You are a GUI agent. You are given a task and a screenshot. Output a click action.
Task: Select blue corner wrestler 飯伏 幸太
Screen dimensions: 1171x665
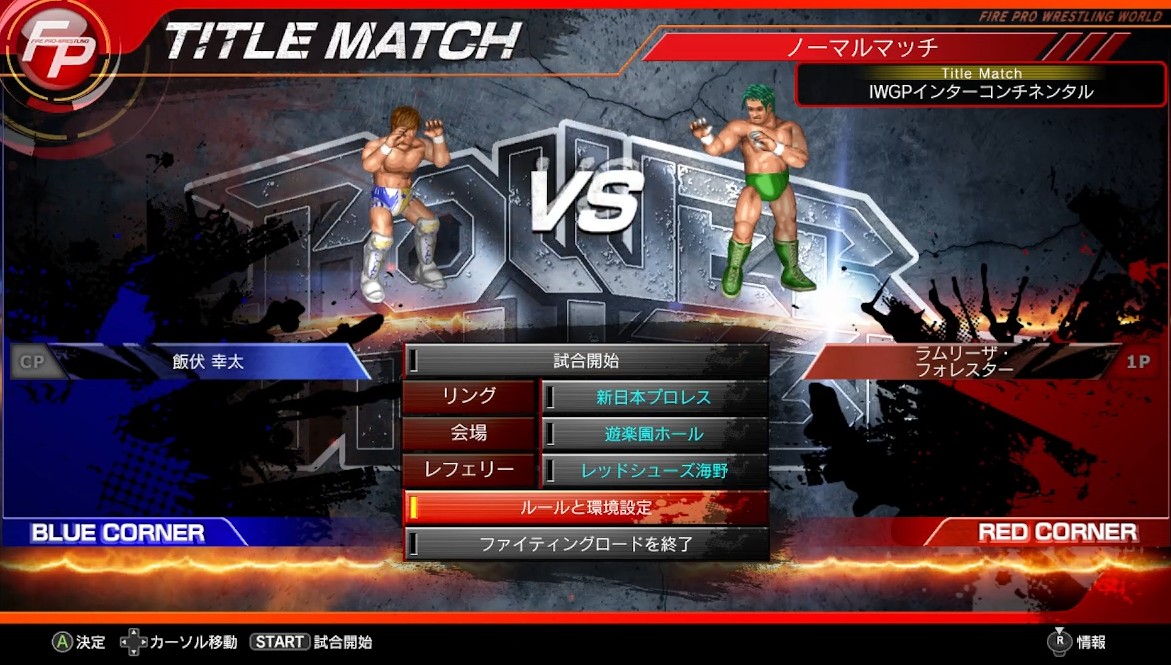point(208,362)
